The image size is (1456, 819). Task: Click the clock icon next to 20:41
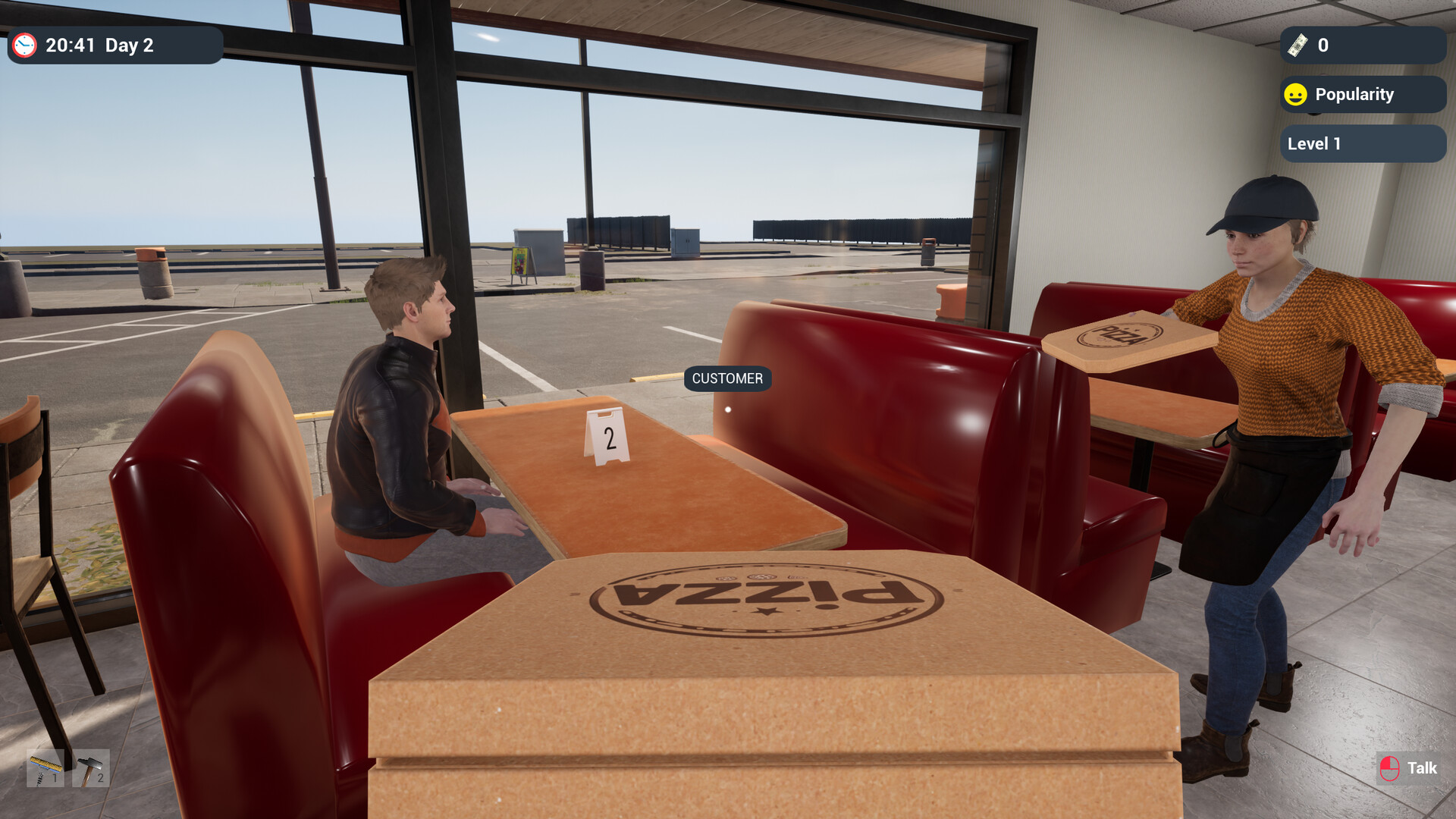(x=25, y=45)
